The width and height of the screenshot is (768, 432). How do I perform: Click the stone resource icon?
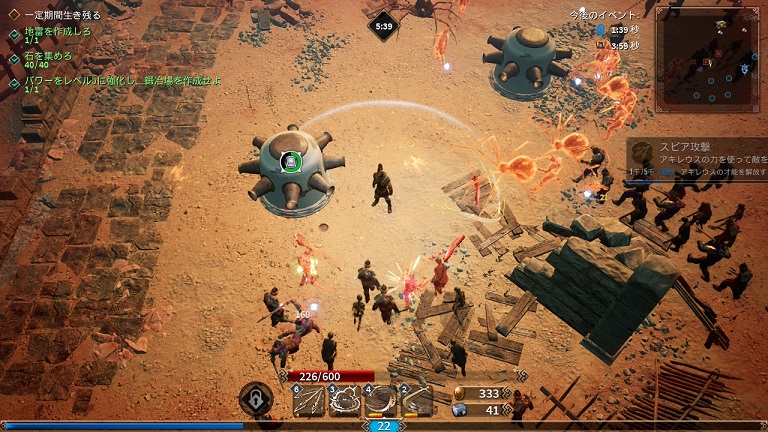(460, 409)
